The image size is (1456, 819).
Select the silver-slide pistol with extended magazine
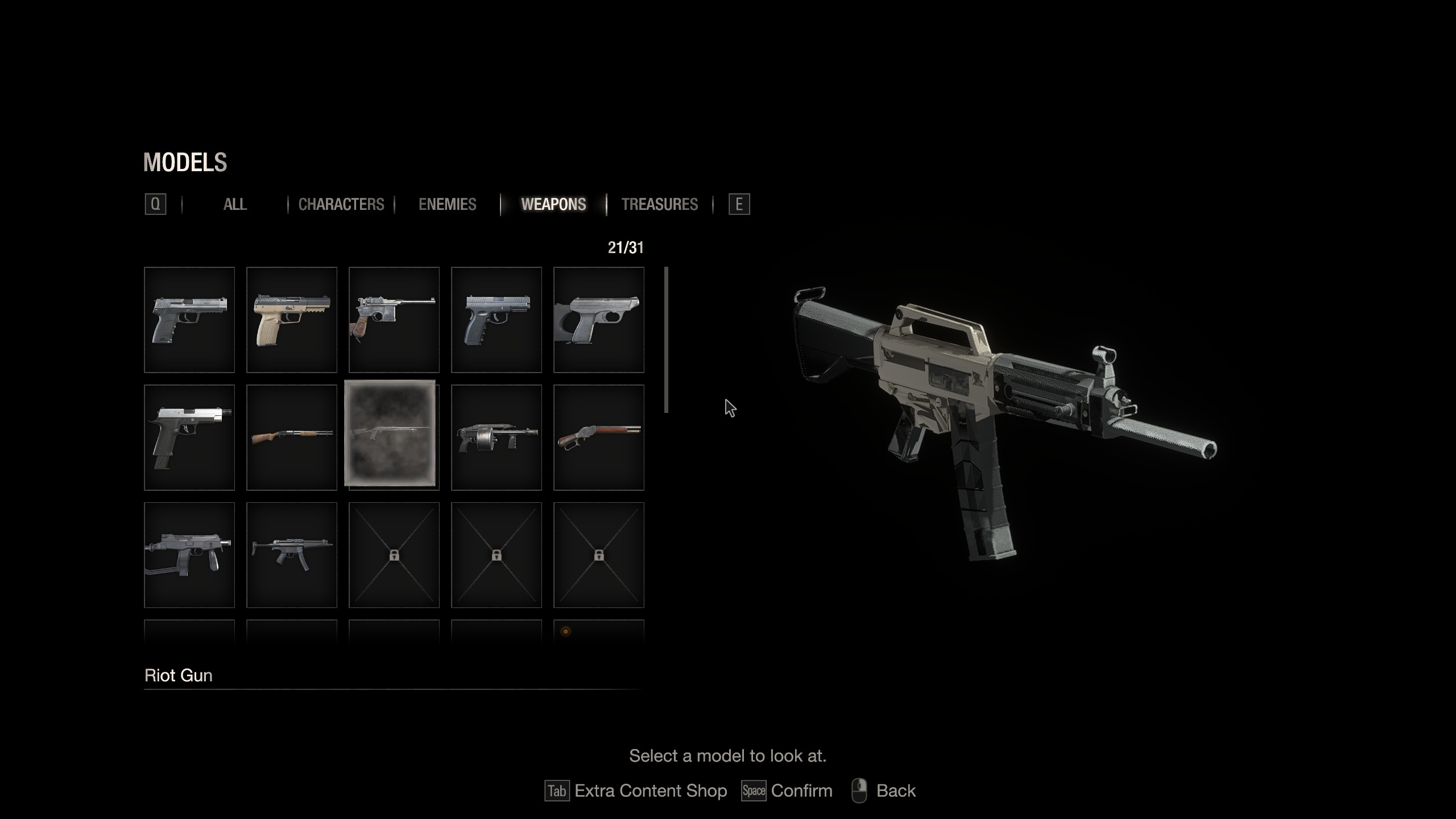tap(189, 437)
